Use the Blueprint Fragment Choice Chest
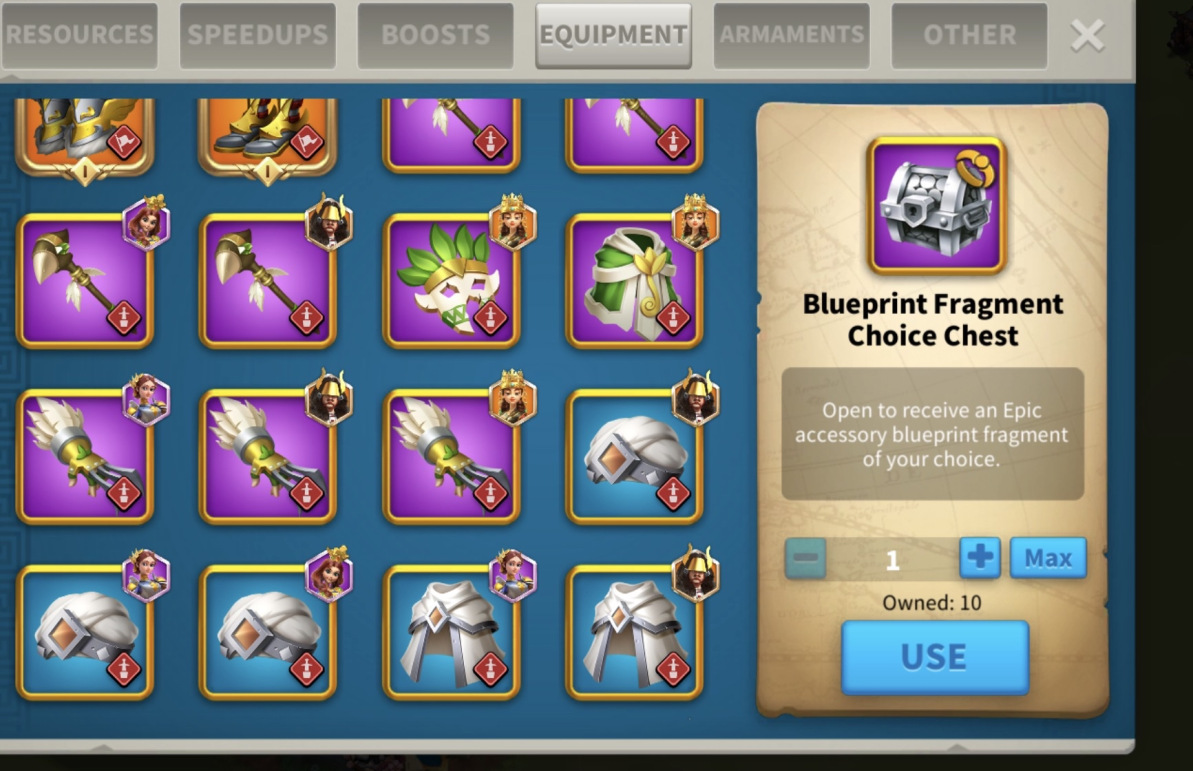The height and width of the screenshot is (771, 1193). click(934, 657)
